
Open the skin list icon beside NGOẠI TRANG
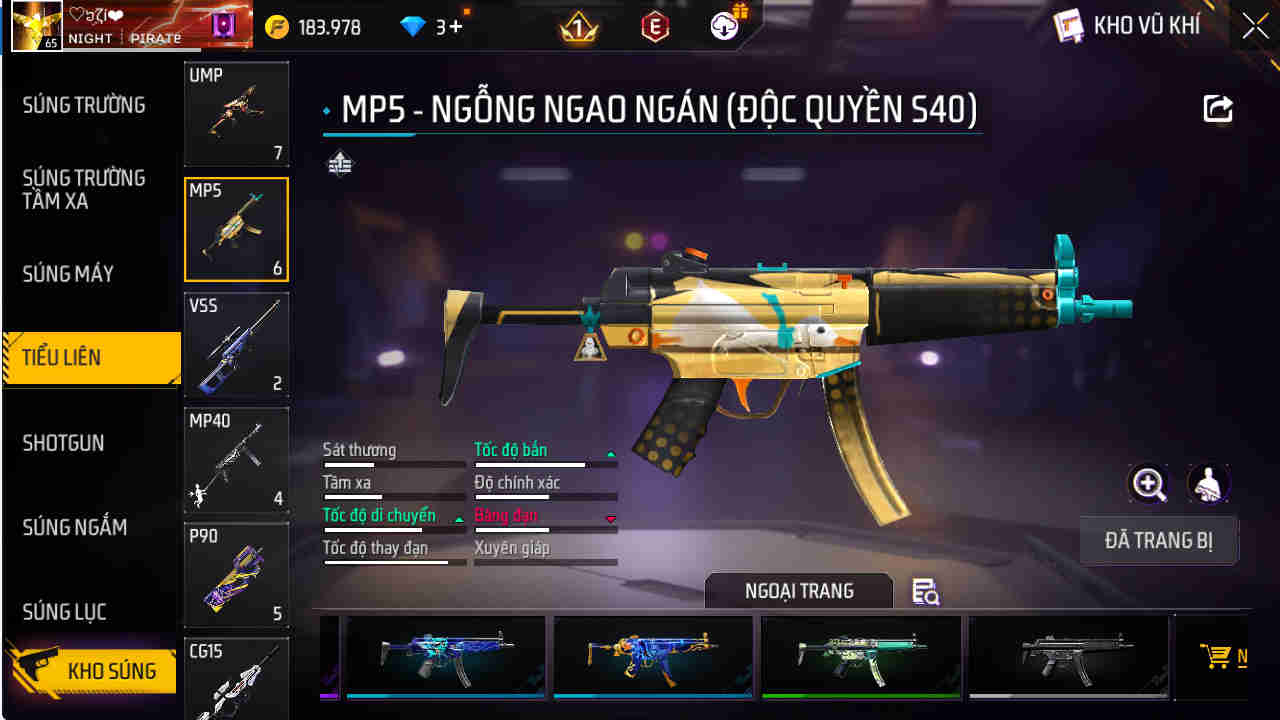[925, 592]
